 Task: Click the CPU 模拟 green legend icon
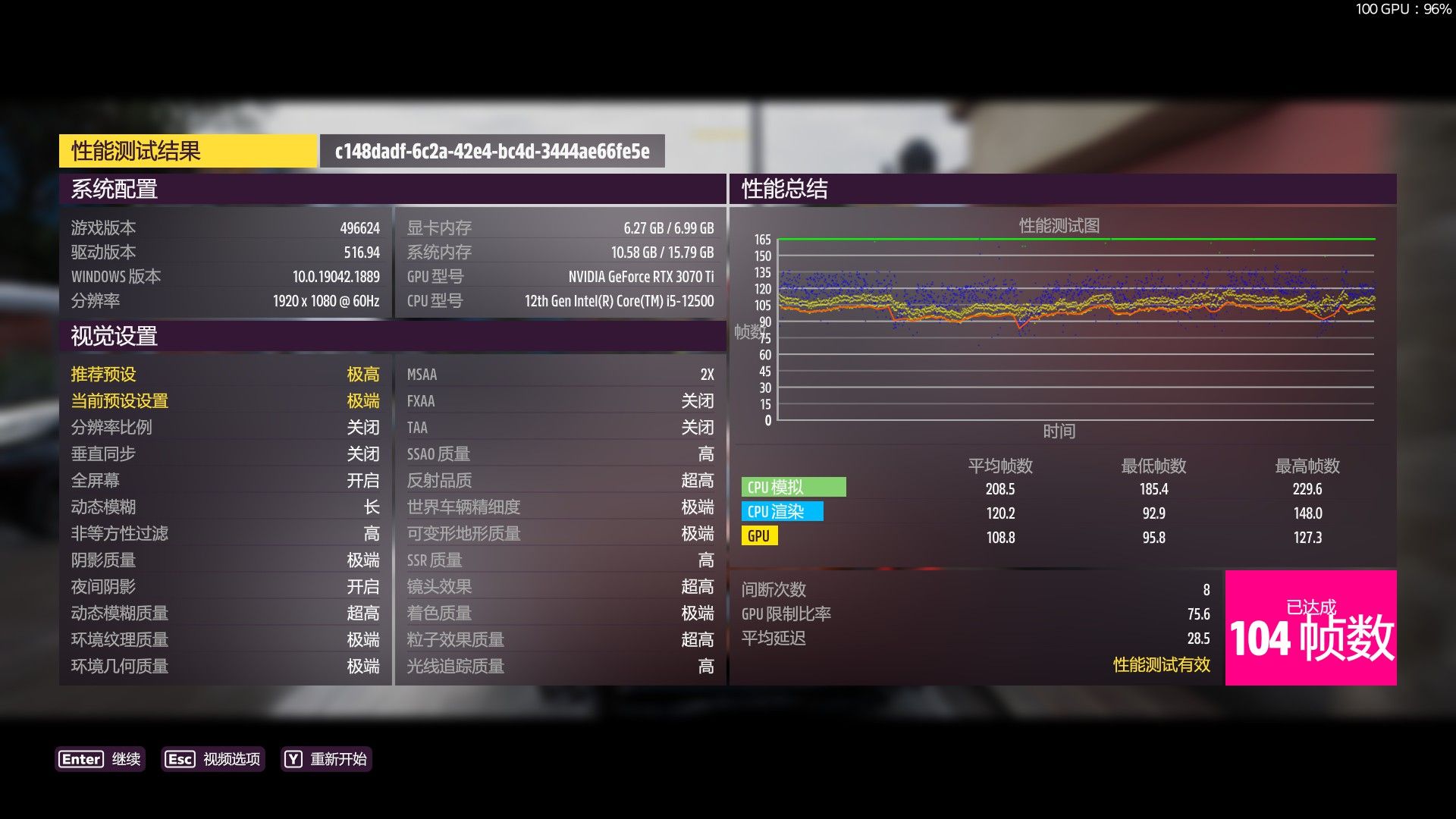pyautogui.click(x=793, y=488)
